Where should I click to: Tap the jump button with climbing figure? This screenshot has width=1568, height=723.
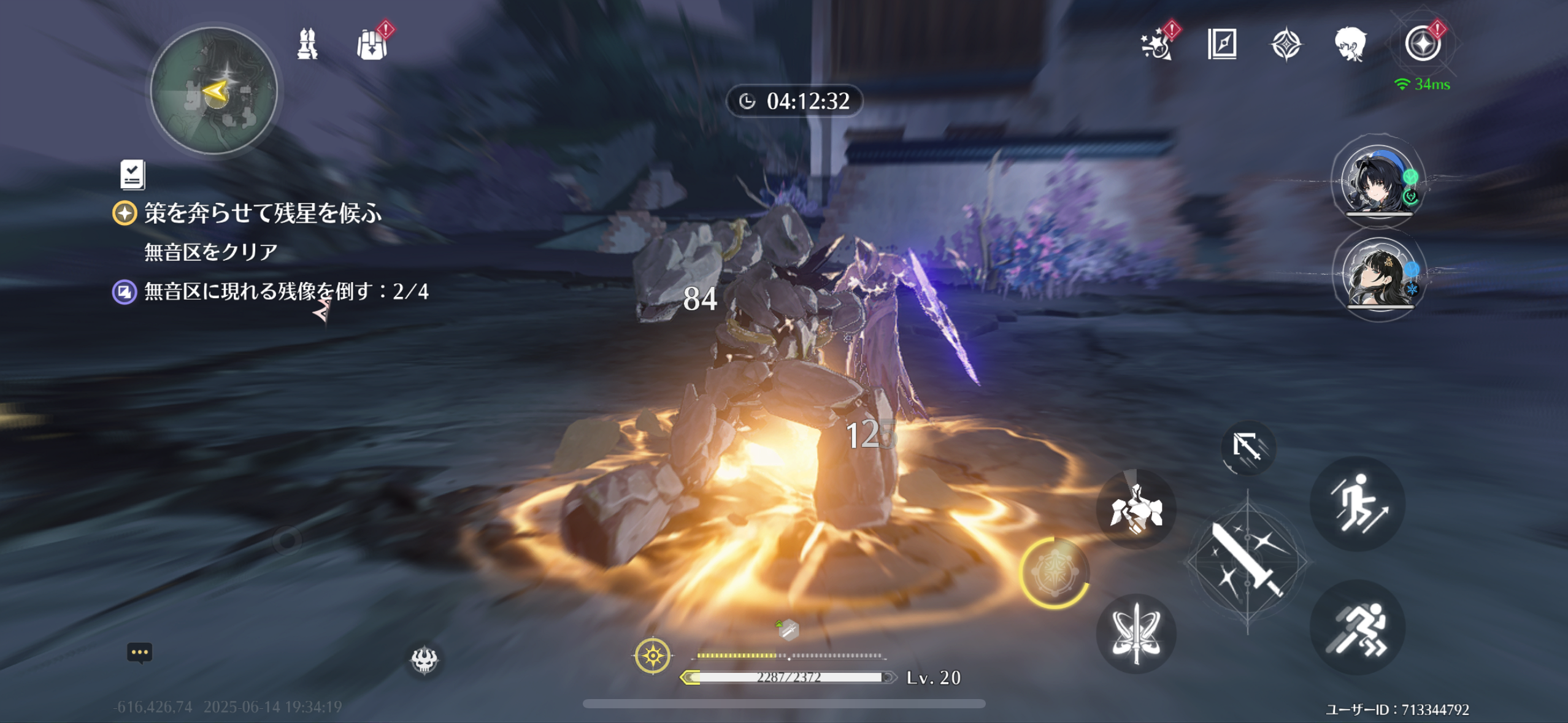point(1357,503)
